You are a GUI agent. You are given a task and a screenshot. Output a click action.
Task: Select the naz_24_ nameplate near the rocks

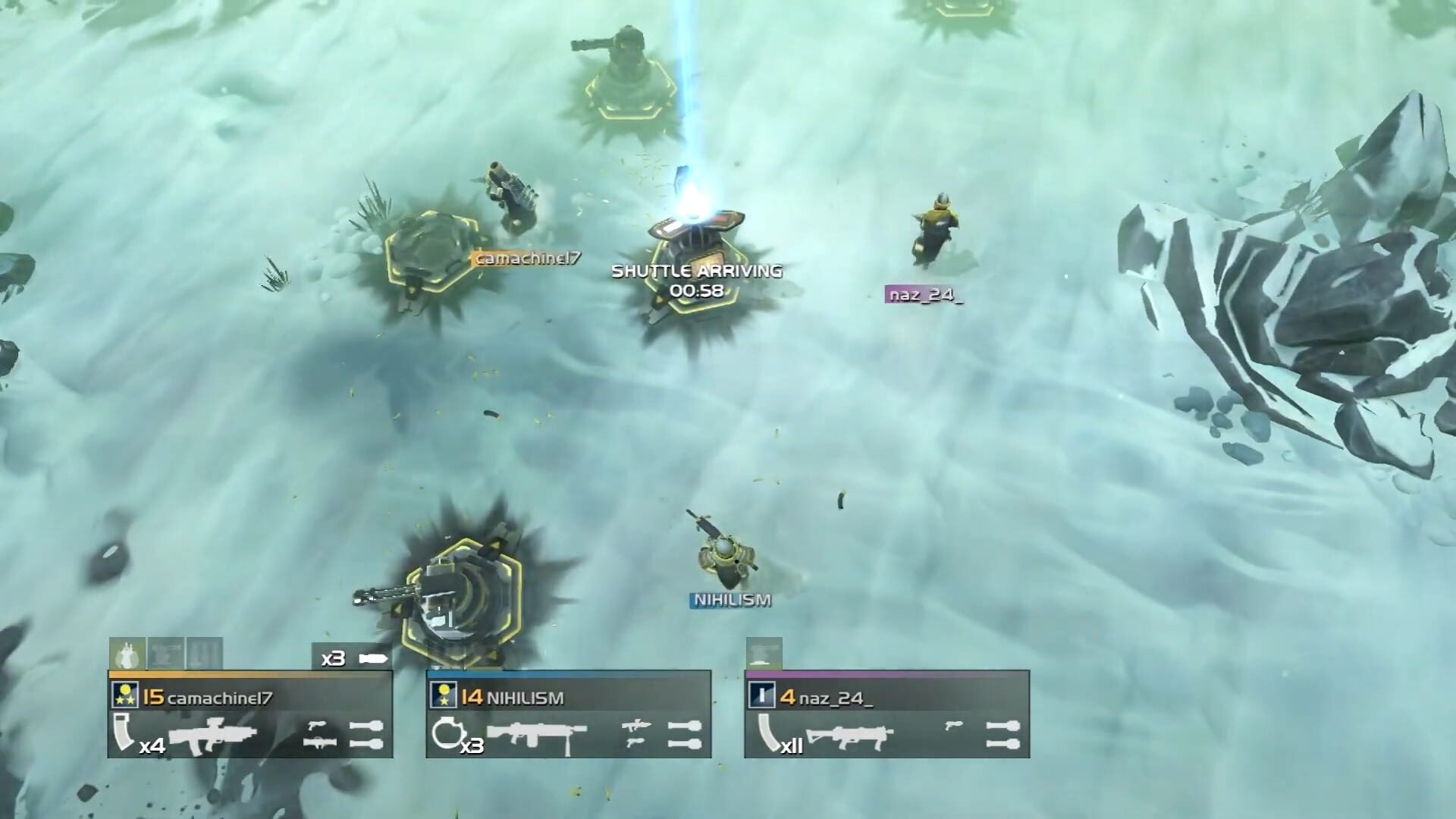[925, 296]
